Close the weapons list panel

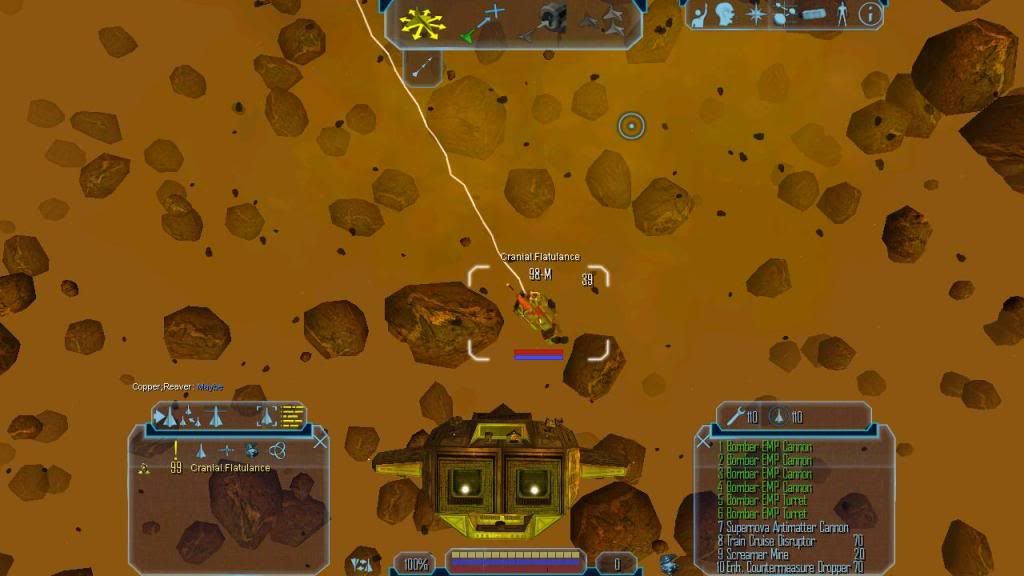[x=703, y=441]
